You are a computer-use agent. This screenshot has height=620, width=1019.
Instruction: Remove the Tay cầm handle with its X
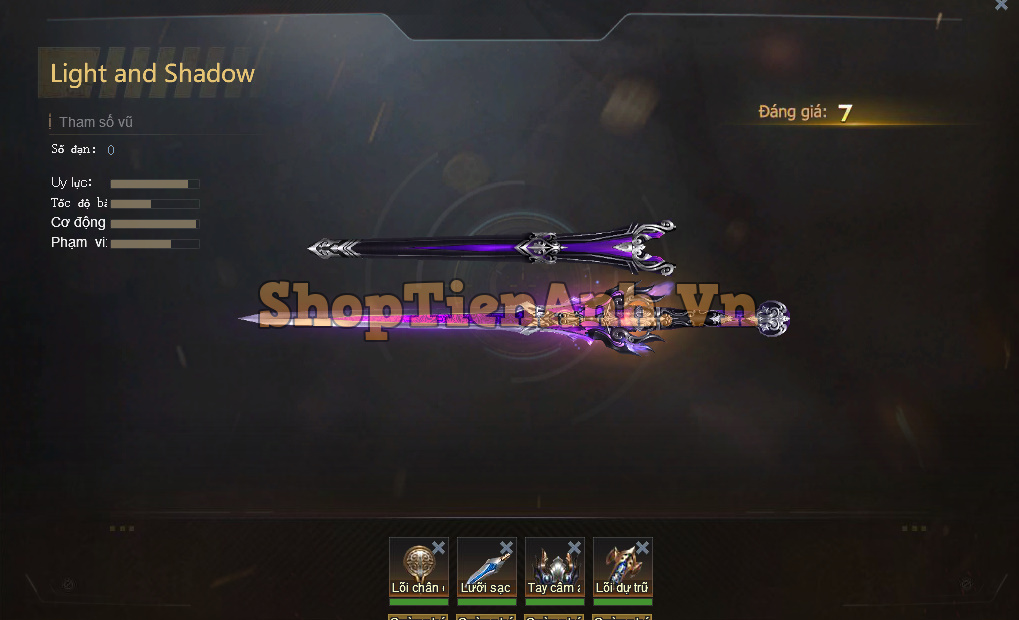click(x=574, y=548)
